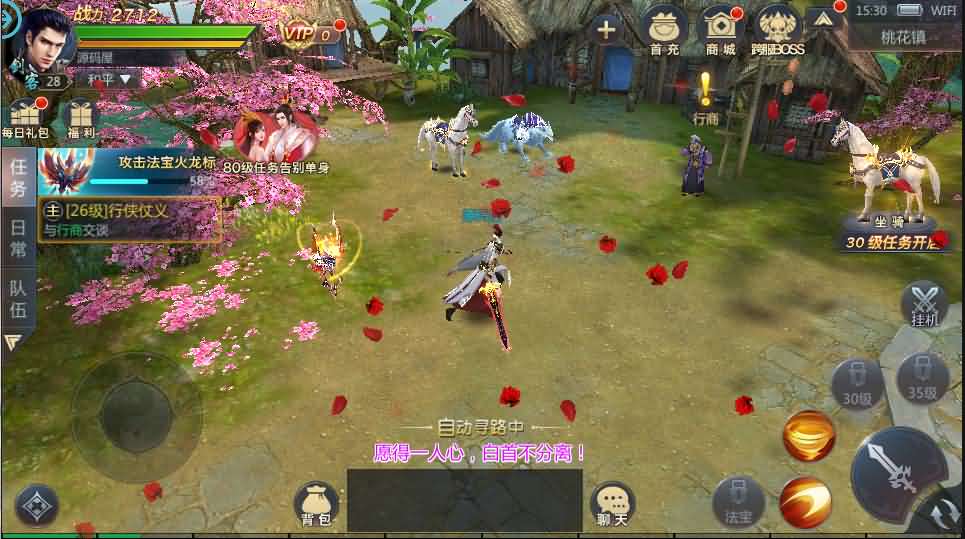
Task: Open the 商城 shop
Action: pyautogui.click(x=720, y=29)
